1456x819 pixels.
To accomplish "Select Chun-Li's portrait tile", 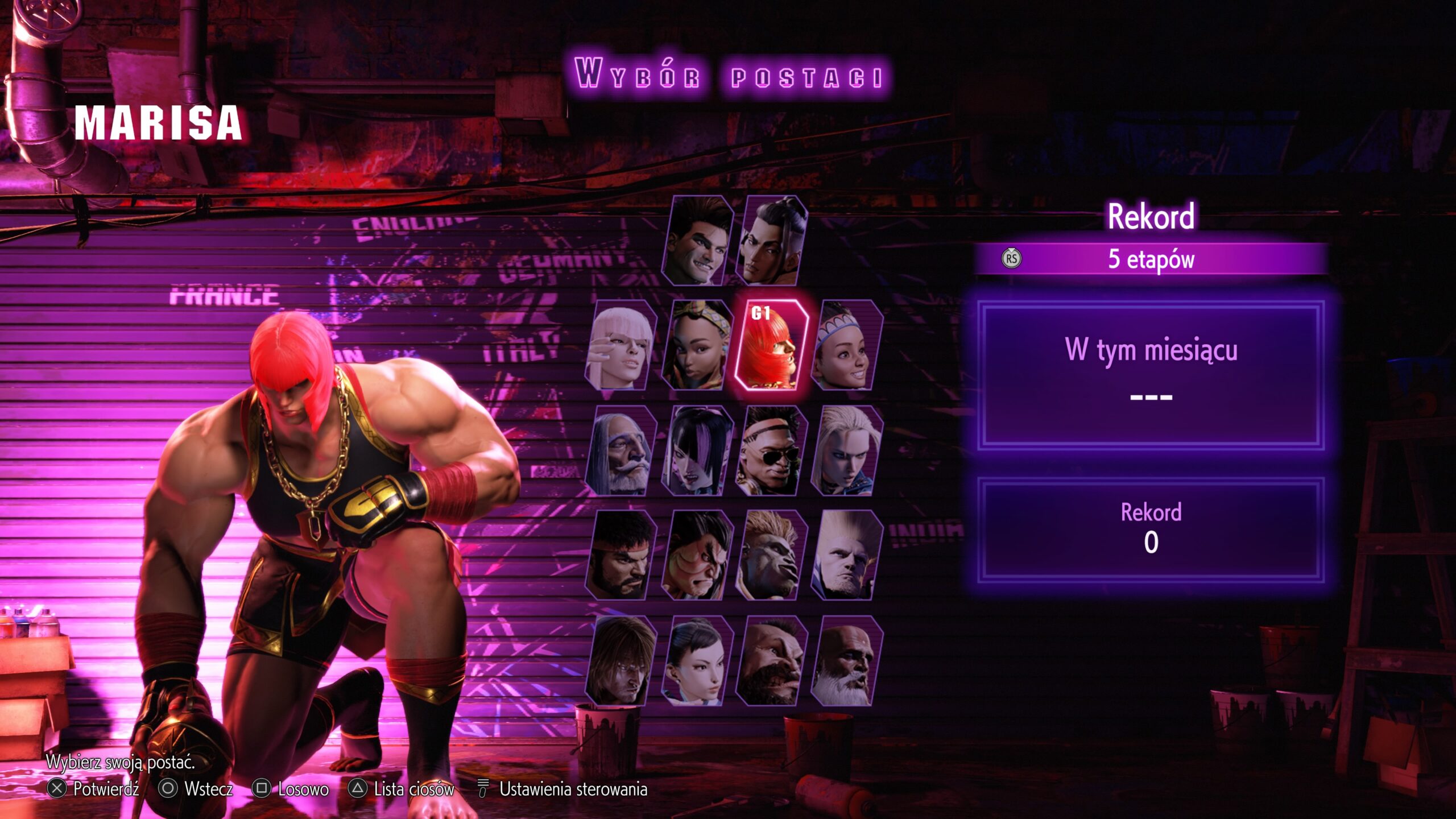I will point(697,661).
